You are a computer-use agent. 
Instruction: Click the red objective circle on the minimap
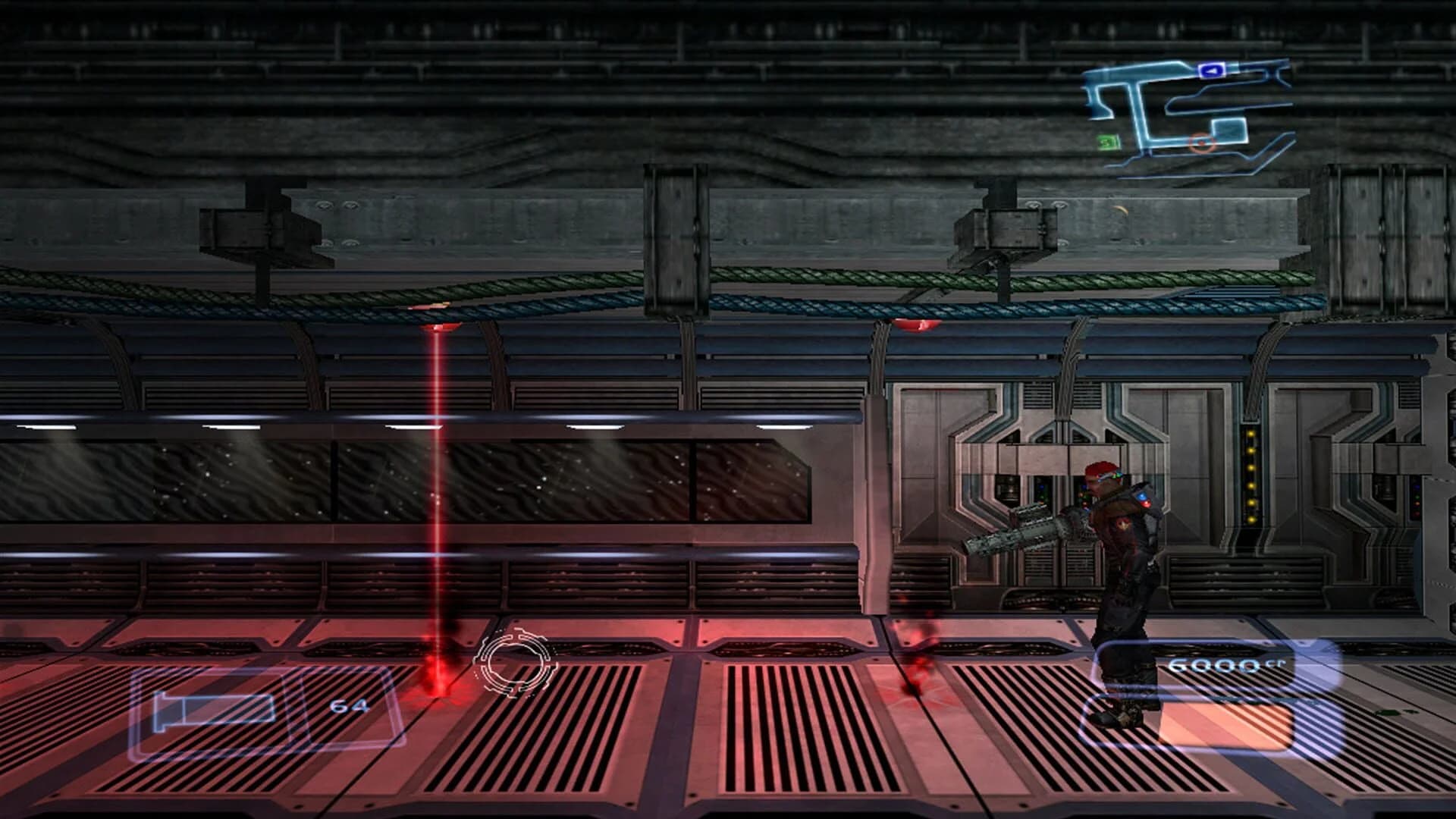pos(1203,143)
